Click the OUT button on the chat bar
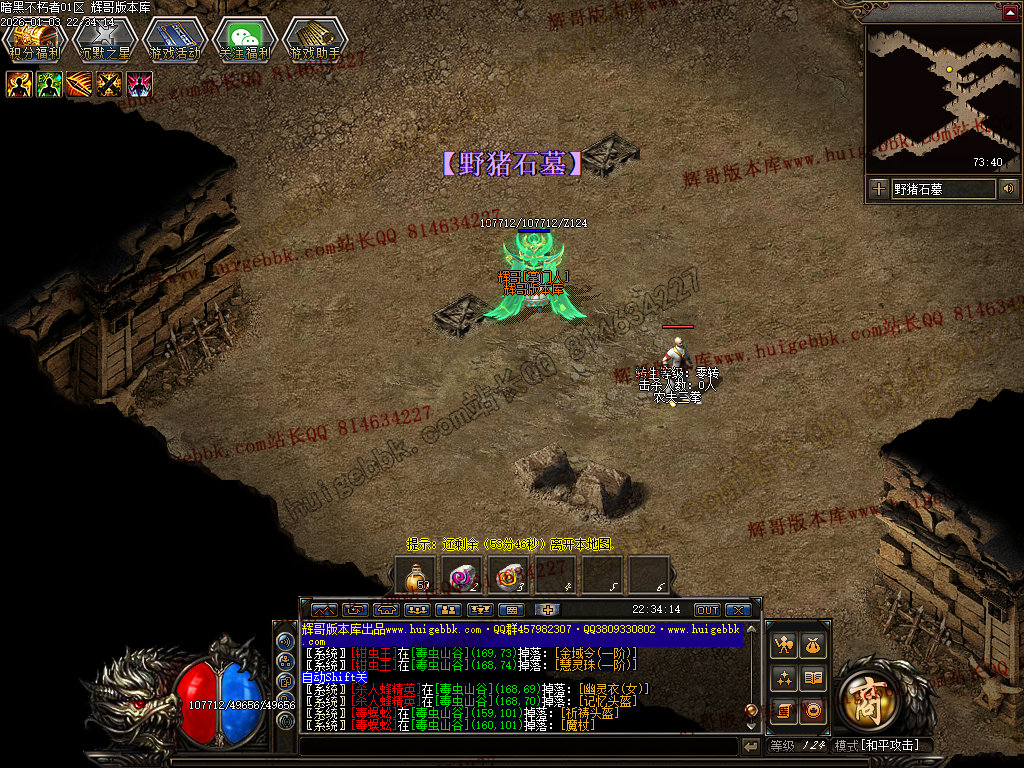This screenshot has height=768, width=1024. click(x=707, y=610)
